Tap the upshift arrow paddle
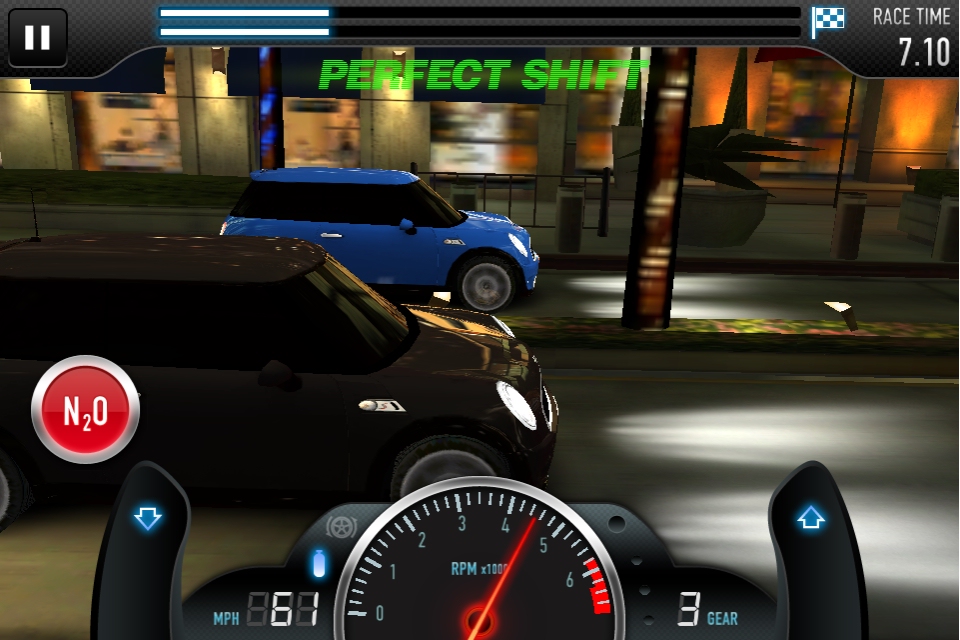Screen dimensions: 960x640 tap(809, 519)
